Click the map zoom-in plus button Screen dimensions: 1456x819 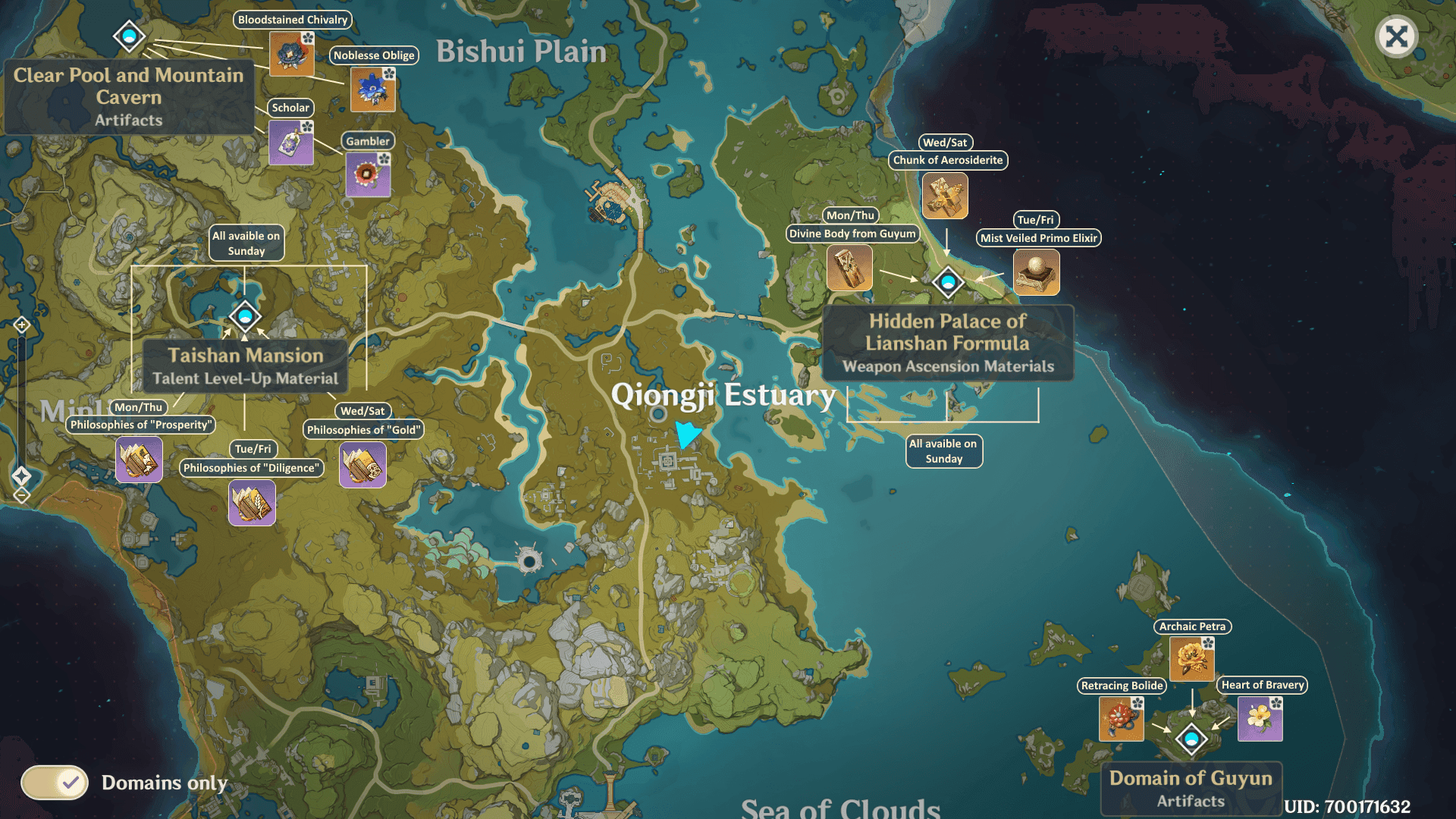[21, 325]
